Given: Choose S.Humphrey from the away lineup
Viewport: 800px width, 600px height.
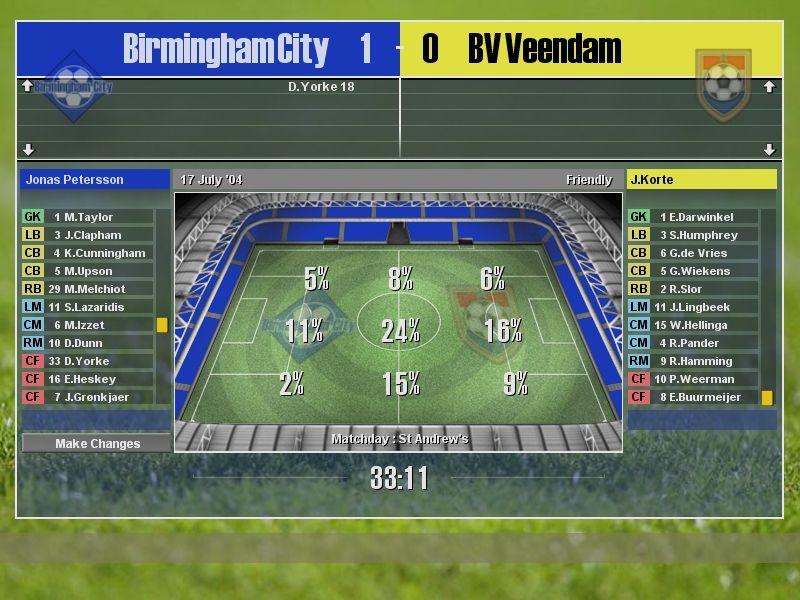Looking at the screenshot, I should click(703, 235).
